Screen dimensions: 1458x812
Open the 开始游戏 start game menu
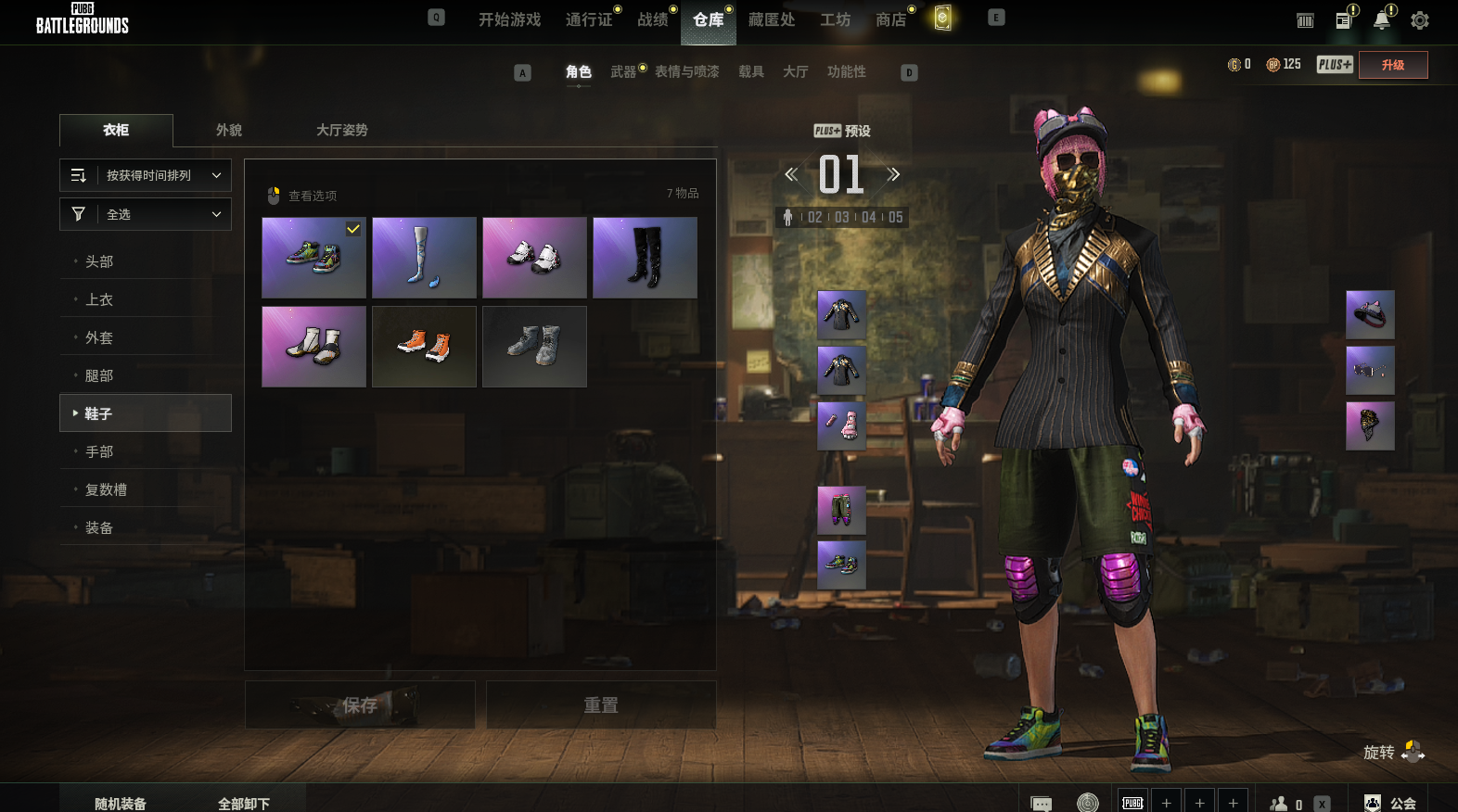pos(509,19)
